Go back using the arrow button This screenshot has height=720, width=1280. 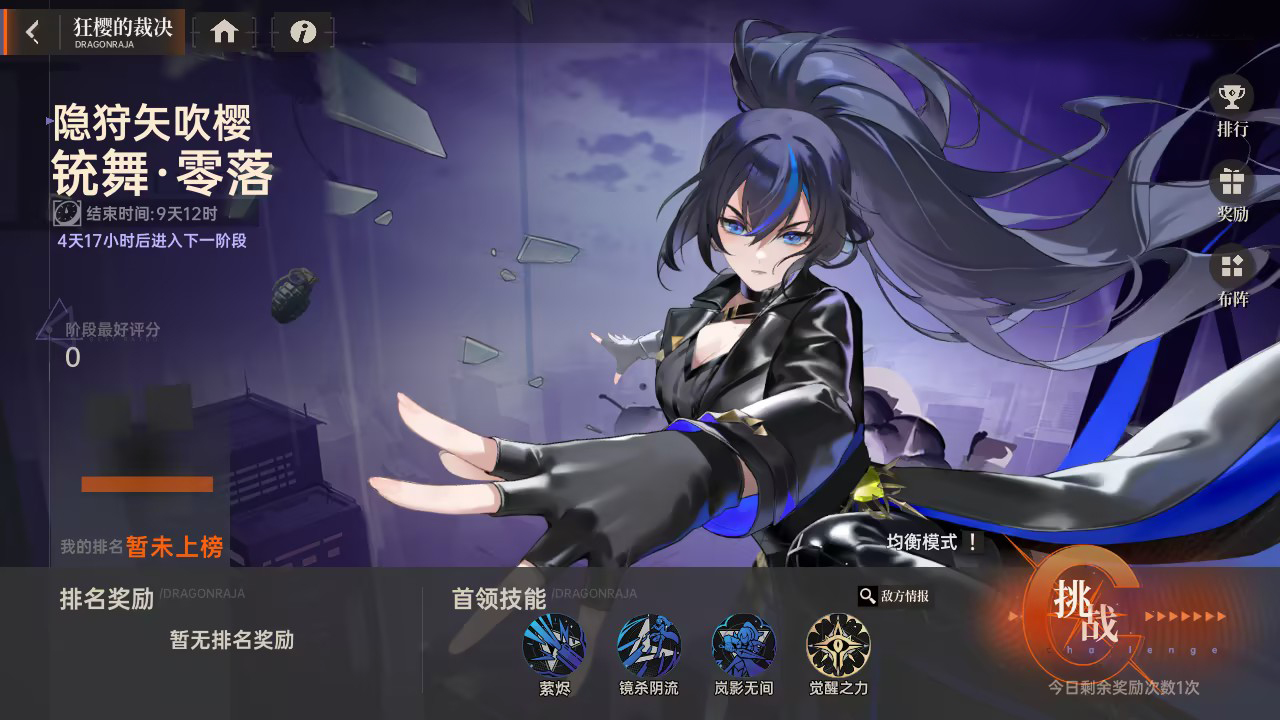tap(31, 31)
